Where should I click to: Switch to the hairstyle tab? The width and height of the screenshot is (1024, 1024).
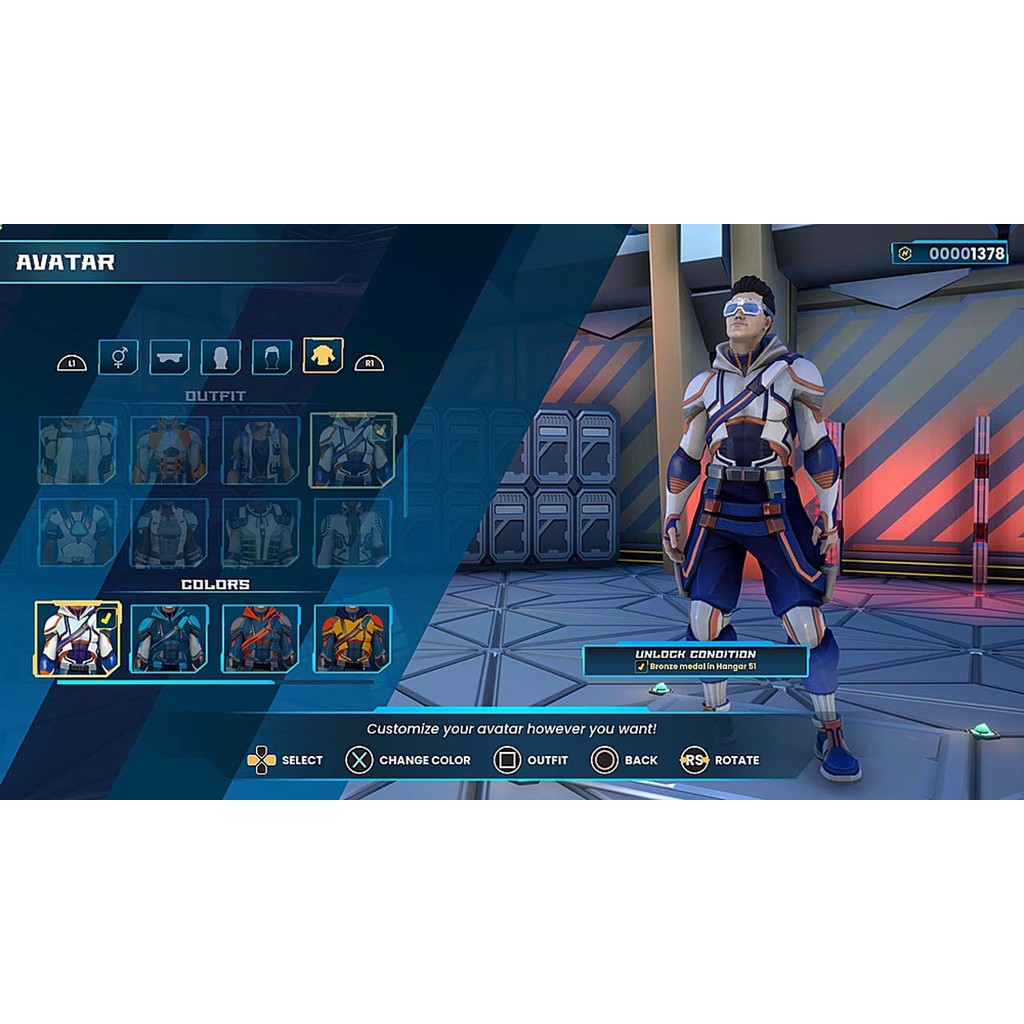tap(272, 356)
